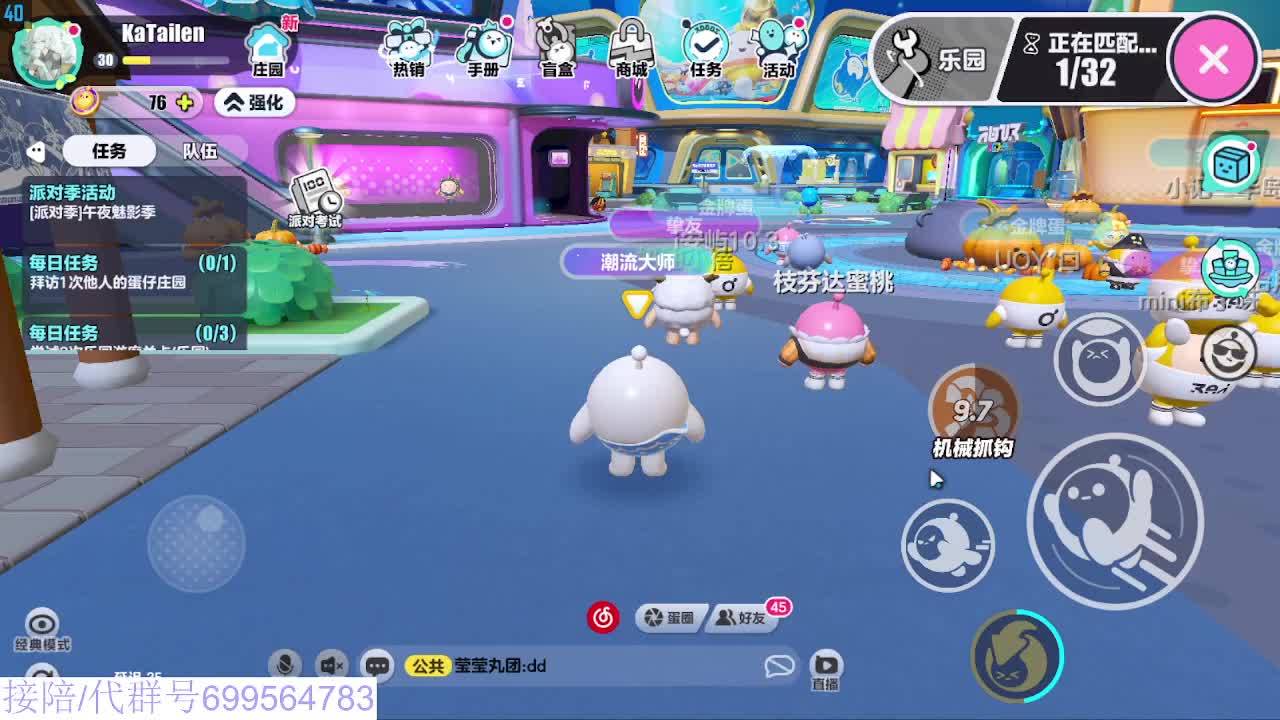Expand the 强化 enhance panel
This screenshot has width=1280, height=720.
point(255,102)
